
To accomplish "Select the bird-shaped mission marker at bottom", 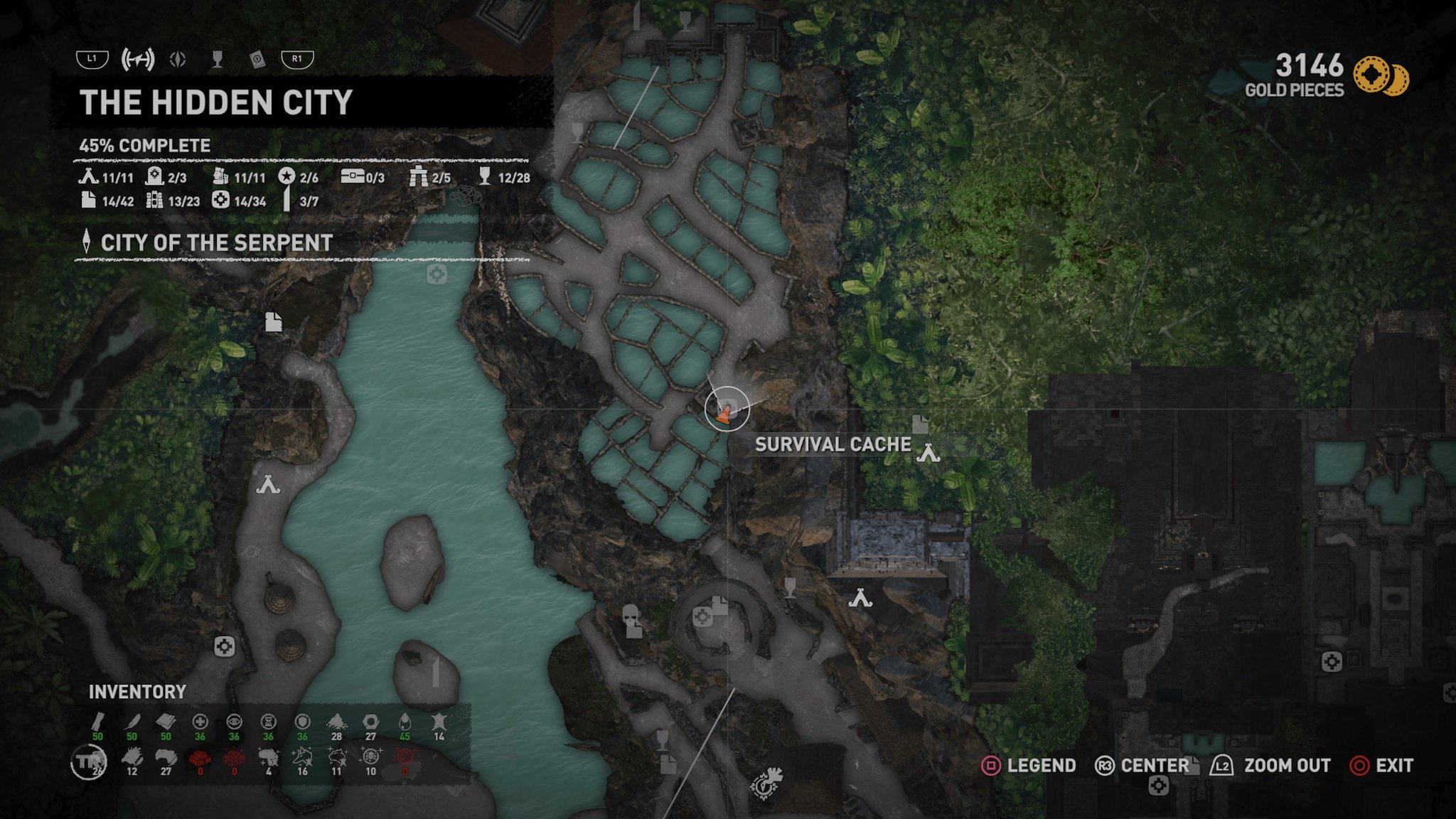I will click(x=766, y=783).
